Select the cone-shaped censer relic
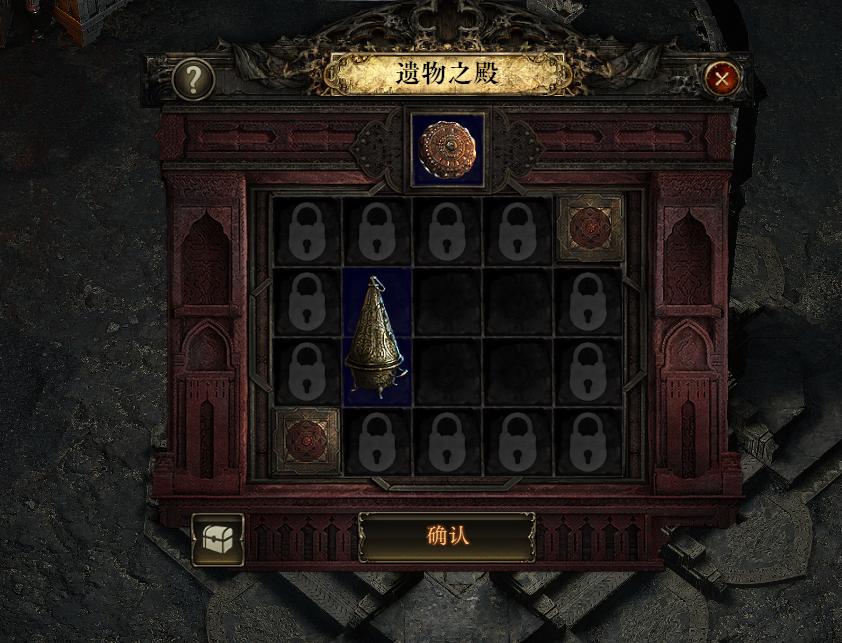842x643 pixels. (376, 336)
